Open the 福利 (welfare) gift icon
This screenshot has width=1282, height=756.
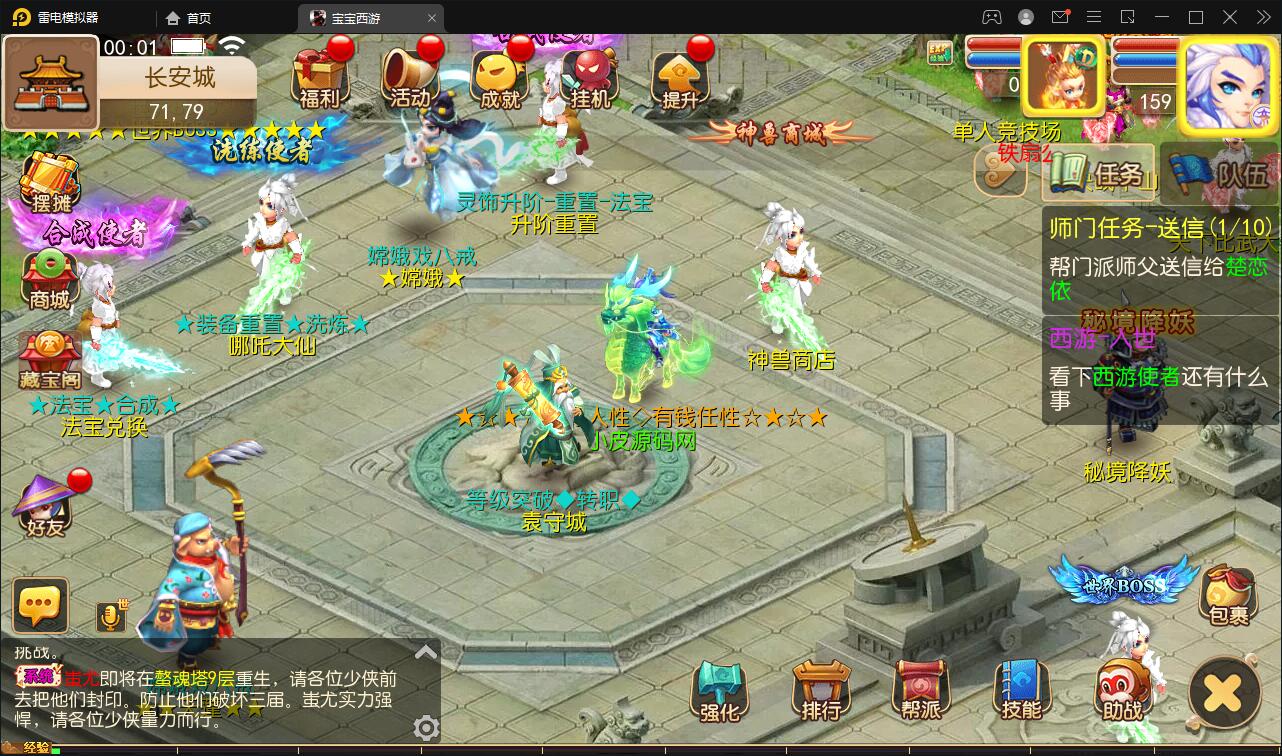(x=322, y=77)
